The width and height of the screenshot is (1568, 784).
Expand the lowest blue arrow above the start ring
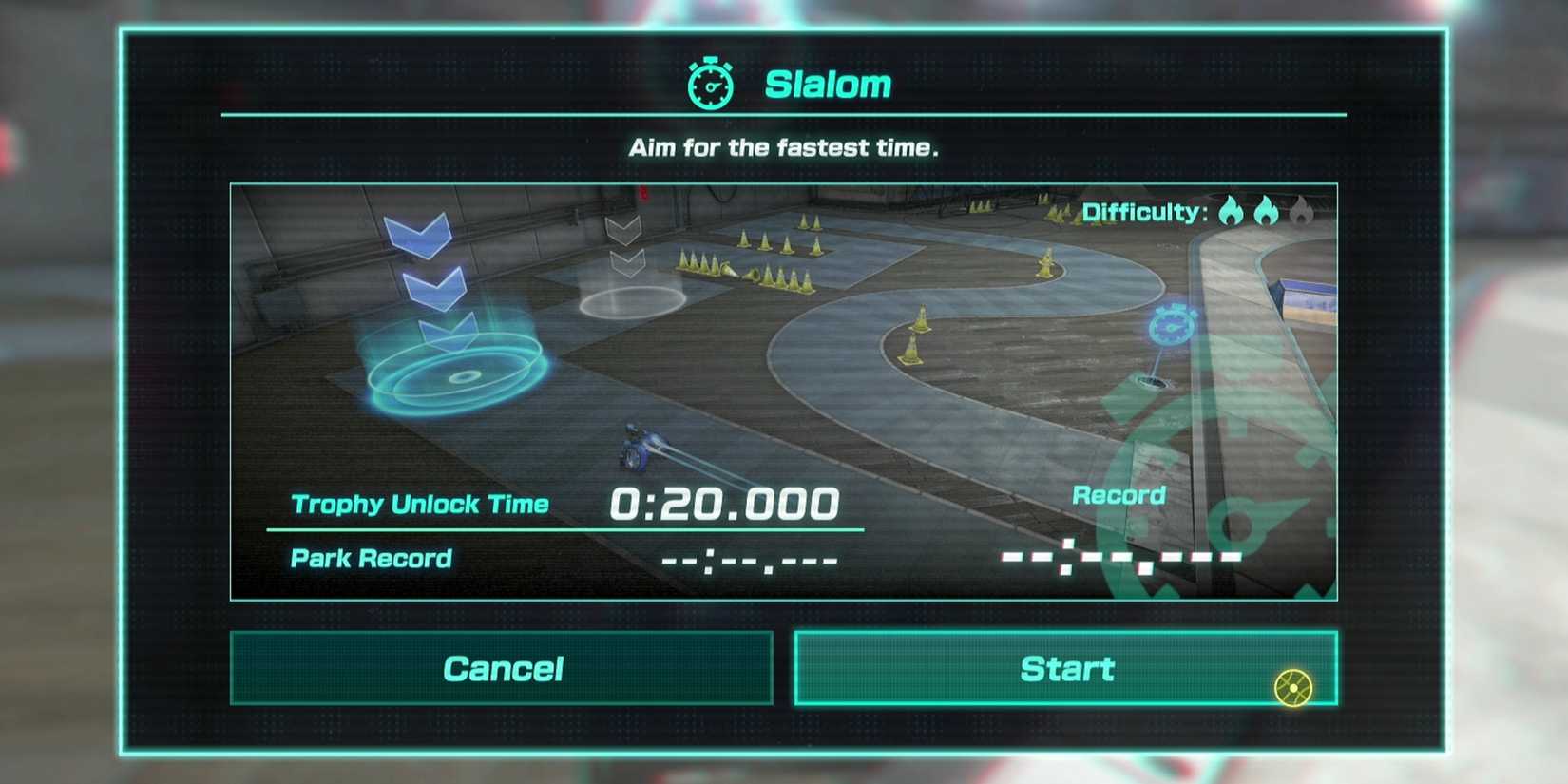(x=447, y=332)
